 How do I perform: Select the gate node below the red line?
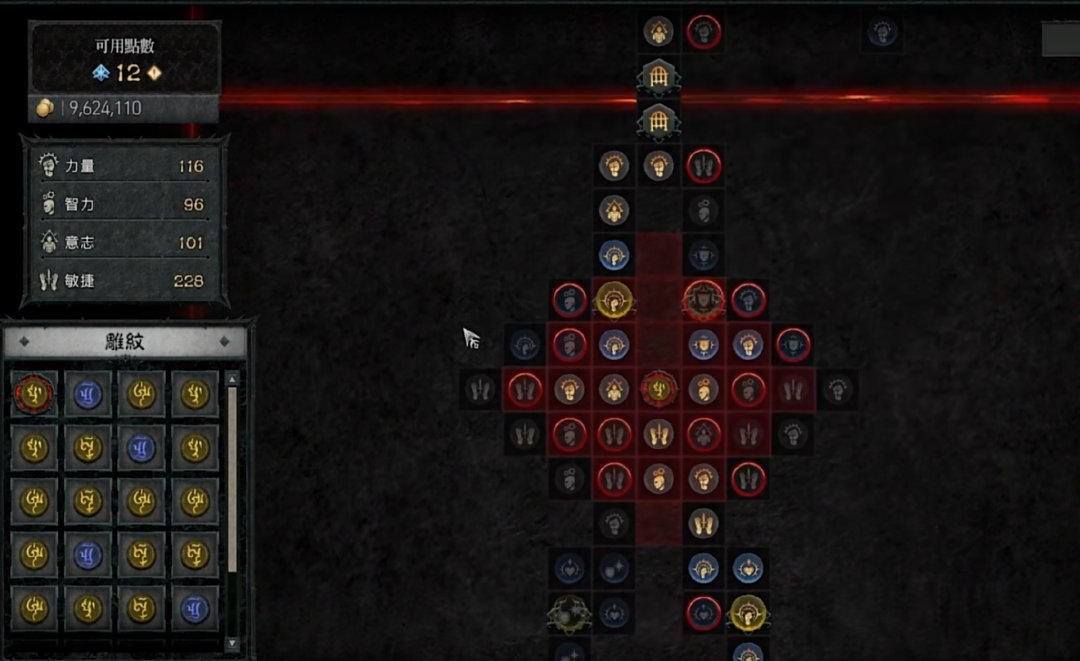(x=659, y=121)
